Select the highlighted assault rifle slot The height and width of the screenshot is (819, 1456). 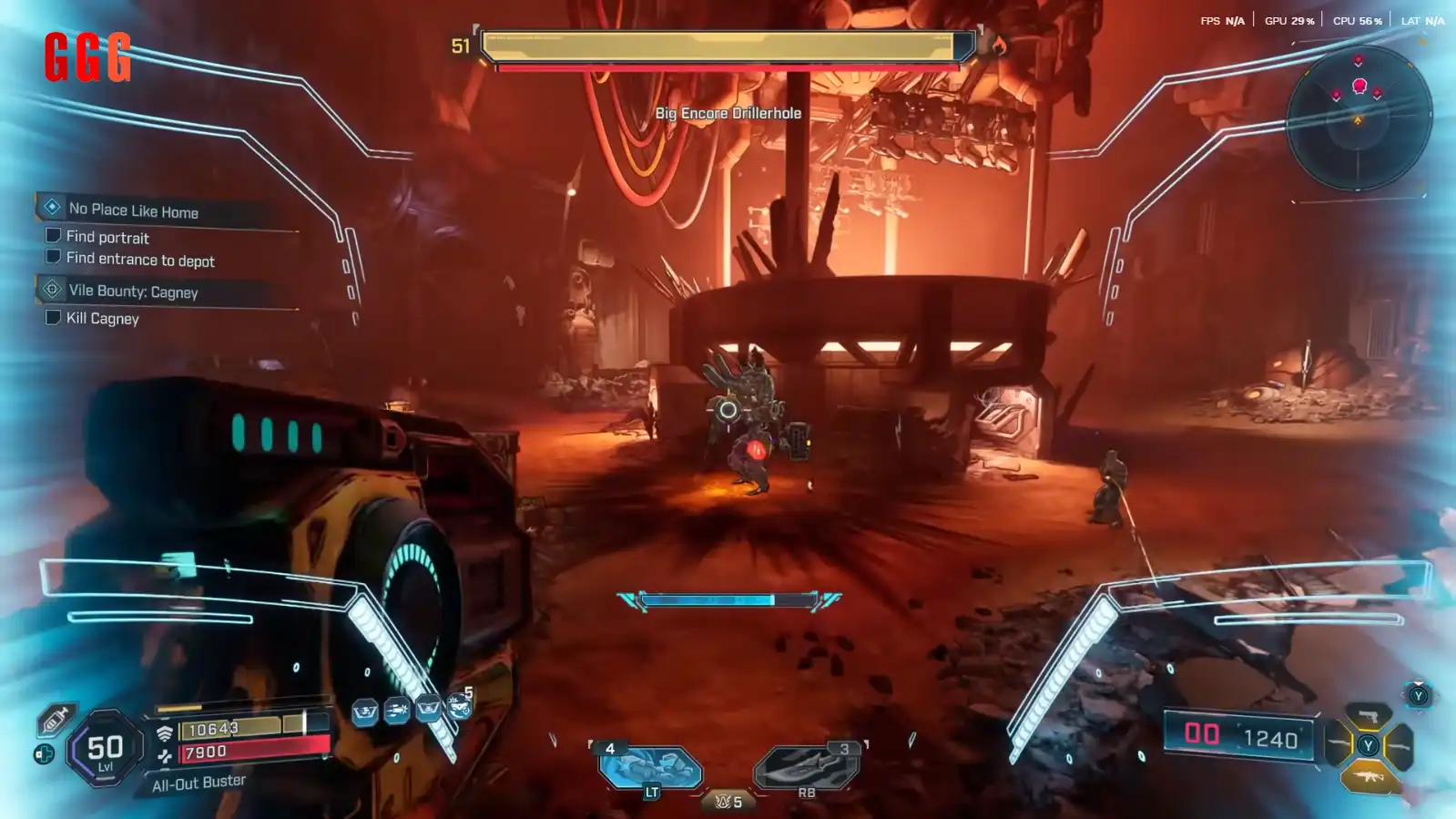click(1368, 776)
